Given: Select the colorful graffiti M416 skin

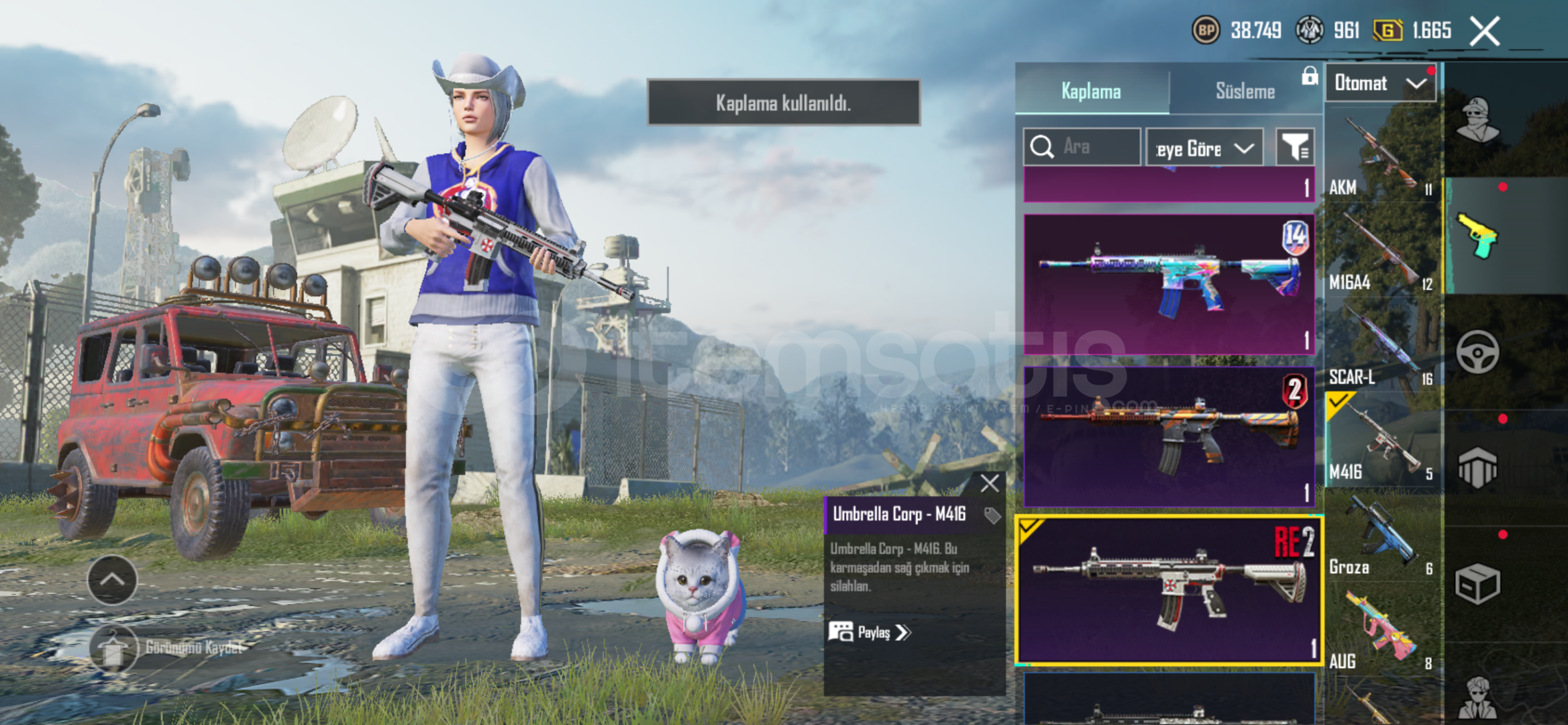Looking at the screenshot, I should tap(1168, 285).
